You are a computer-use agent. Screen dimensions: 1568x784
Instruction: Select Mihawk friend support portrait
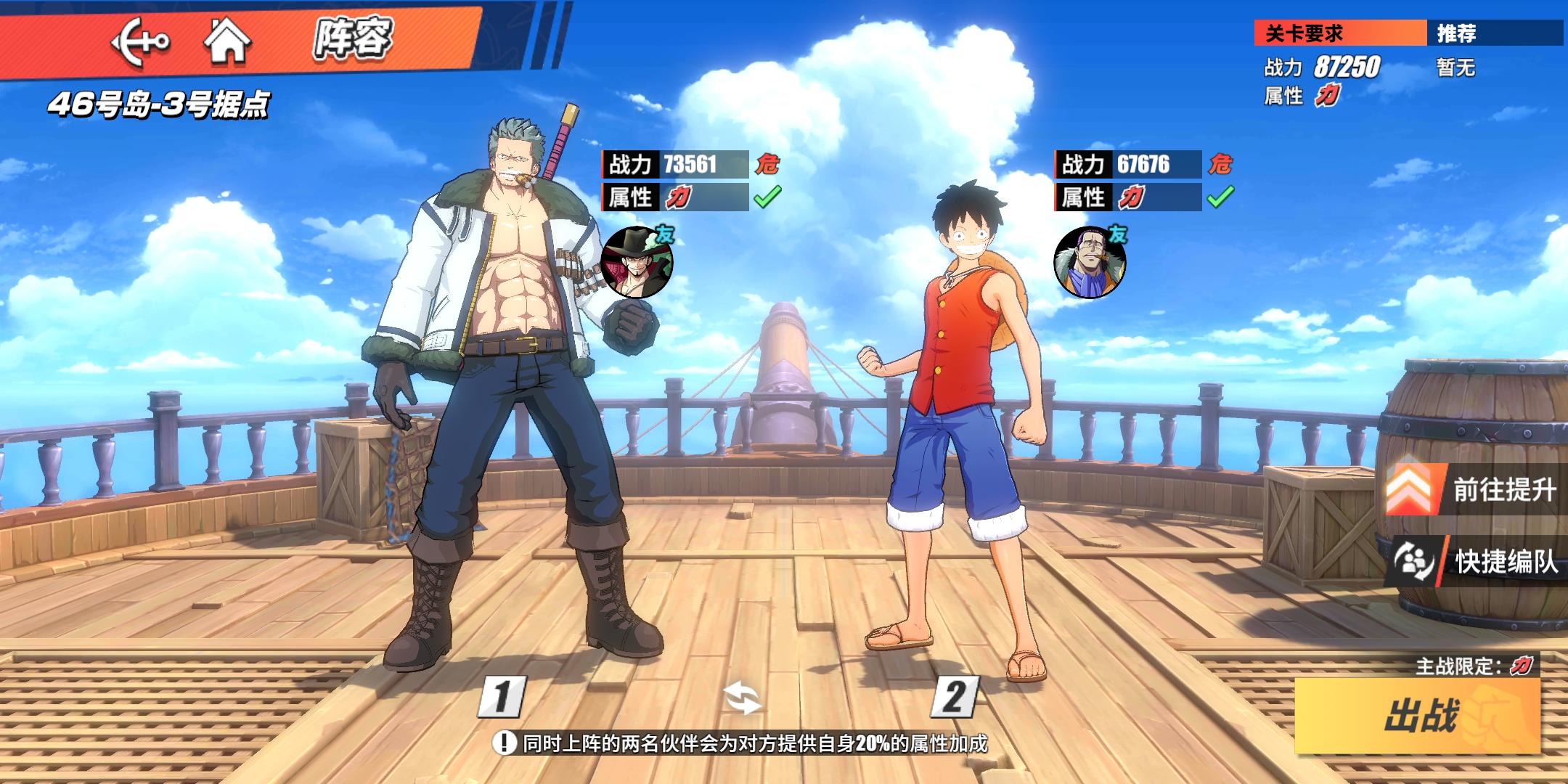(x=637, y=262)
